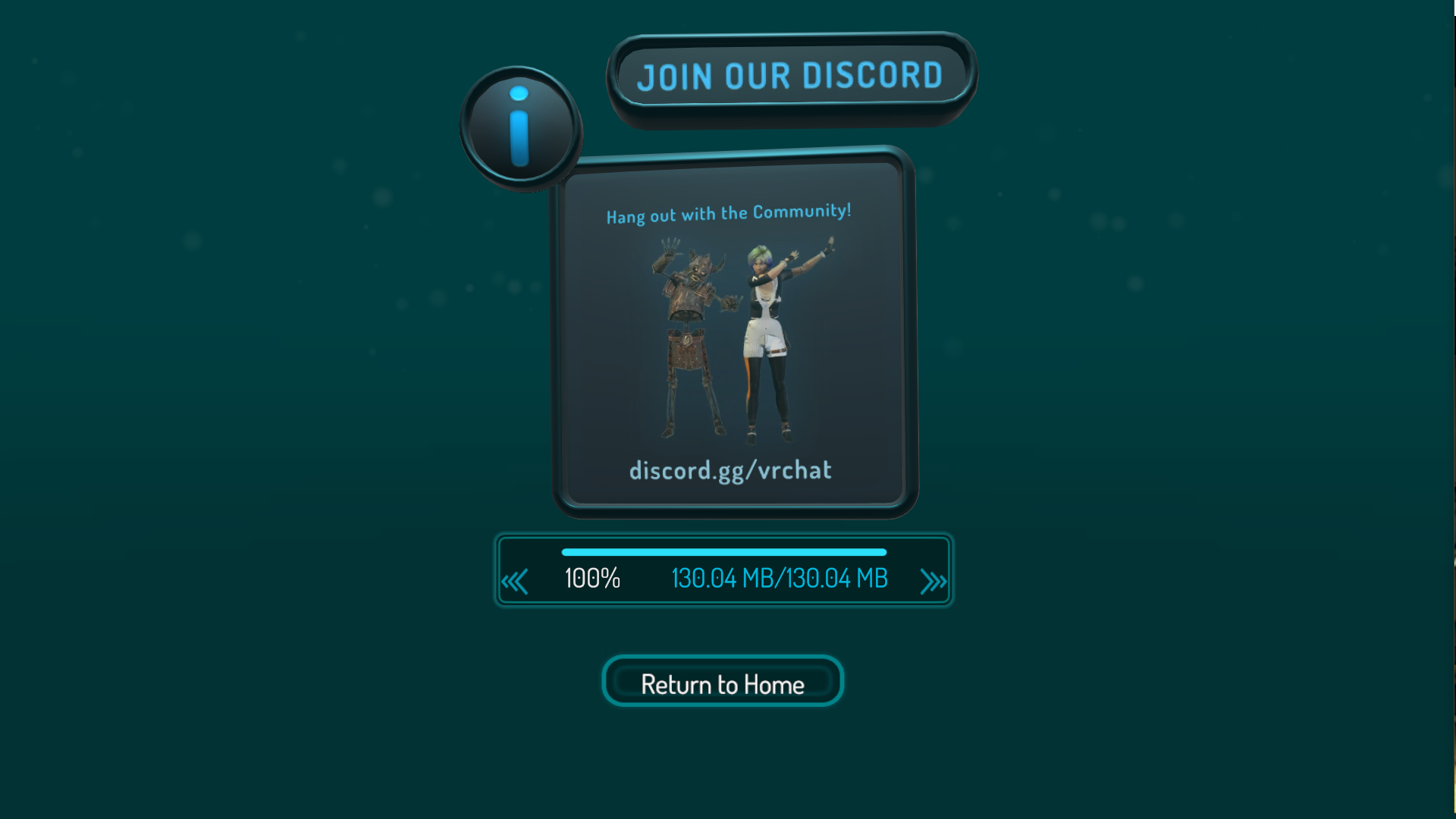This screenshot has height=819, width=1456.
Task: Advance using the right navigation arrows
Action: coord(934,580)
